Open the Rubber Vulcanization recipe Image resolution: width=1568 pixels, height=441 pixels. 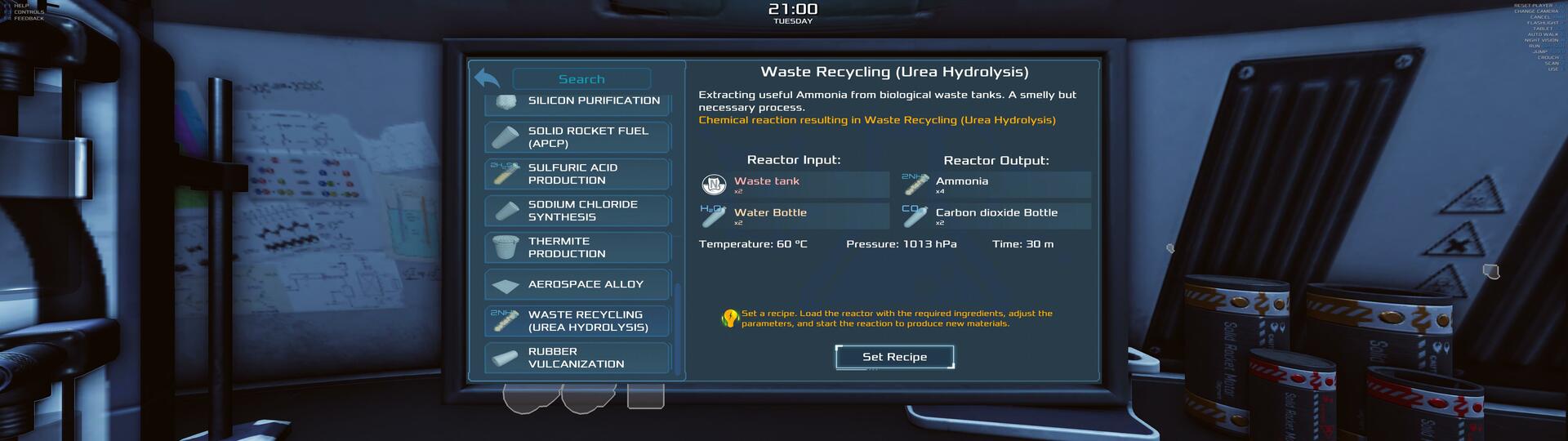[577, 358]
